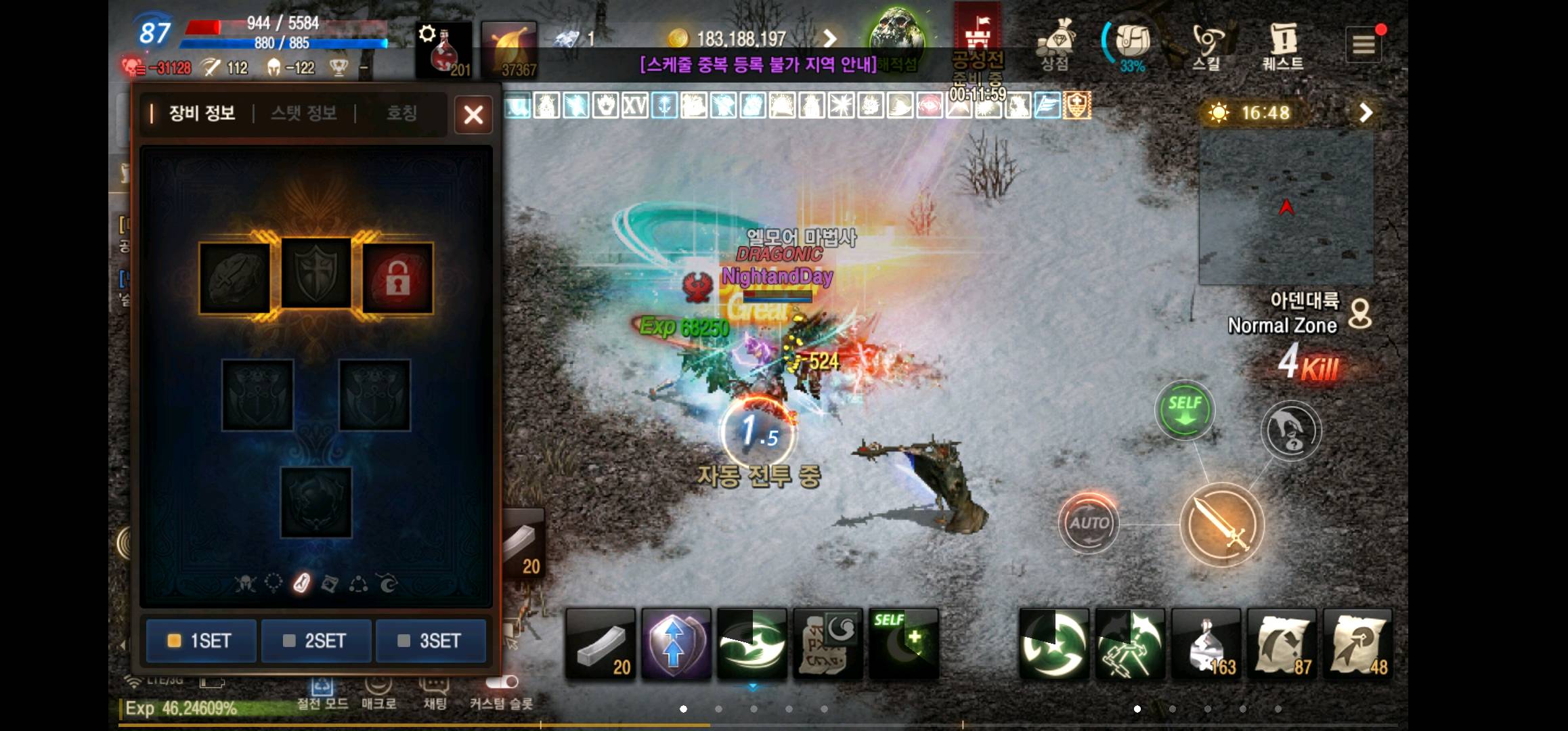Select the 2SET equipment preset
The image size is (1568, 731).
[x=315, y=640]
